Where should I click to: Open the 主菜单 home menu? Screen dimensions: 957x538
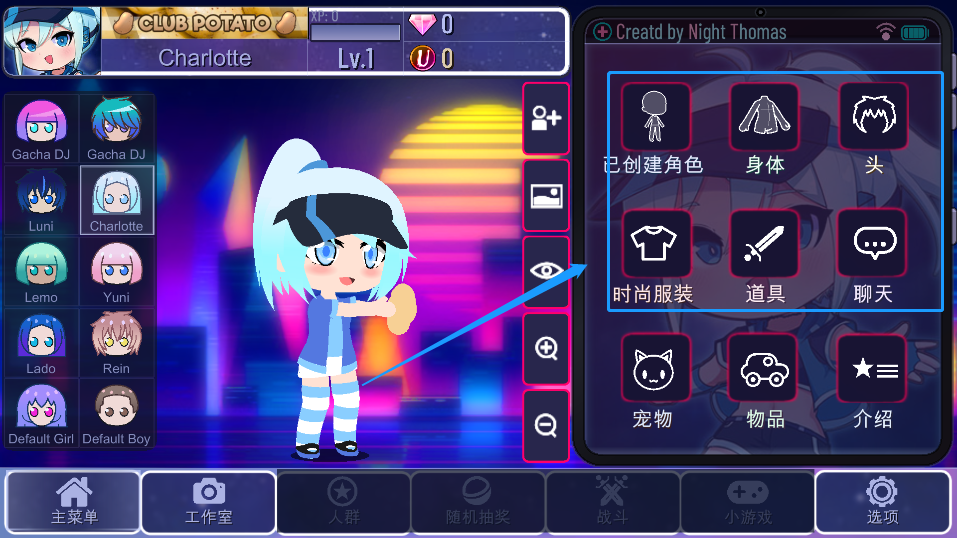point(73,502)
